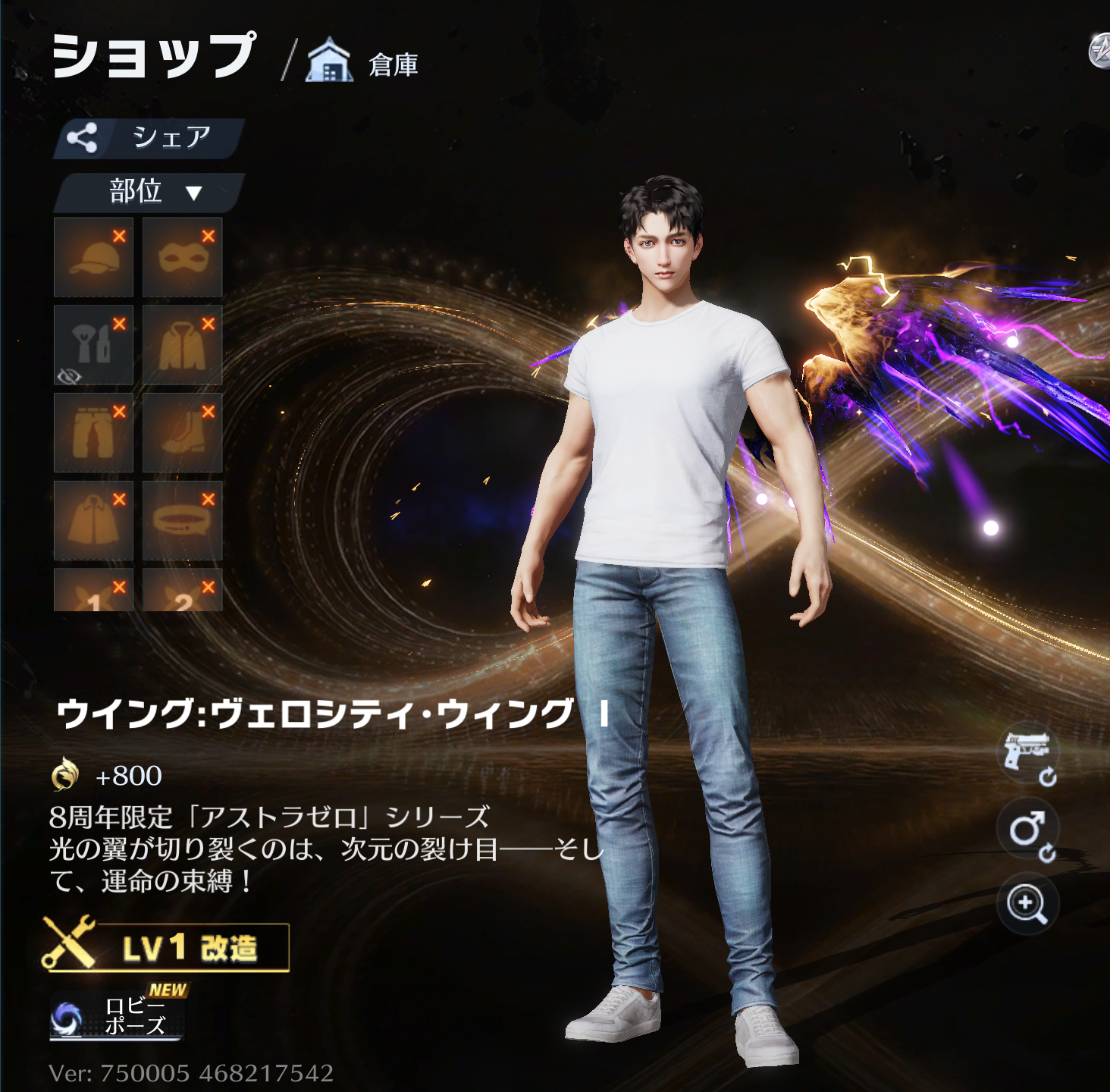Expand the 部位 dropdown filter
Screen dimensions: 1110x1092
tap(149, 192)
